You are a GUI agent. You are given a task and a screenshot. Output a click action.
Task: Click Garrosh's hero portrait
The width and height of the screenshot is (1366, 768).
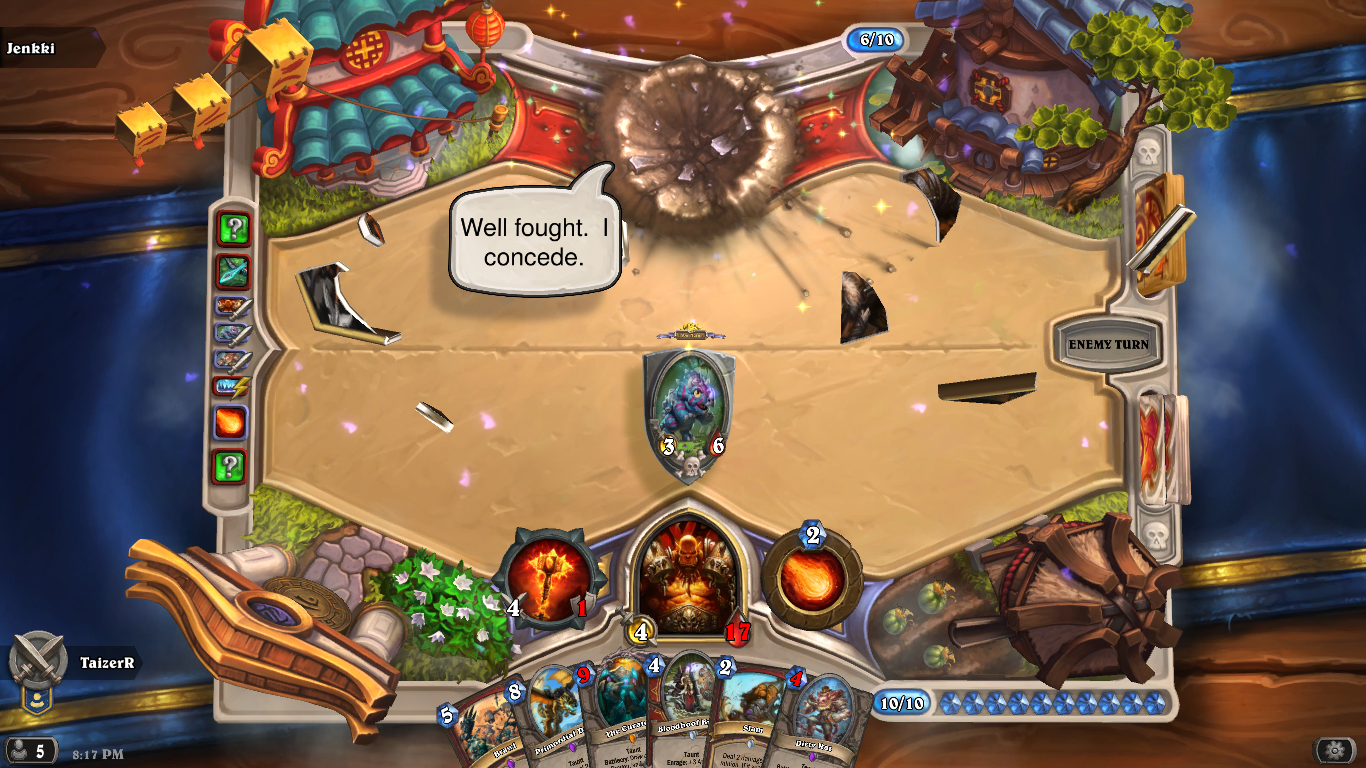click(x=687, y=575)
